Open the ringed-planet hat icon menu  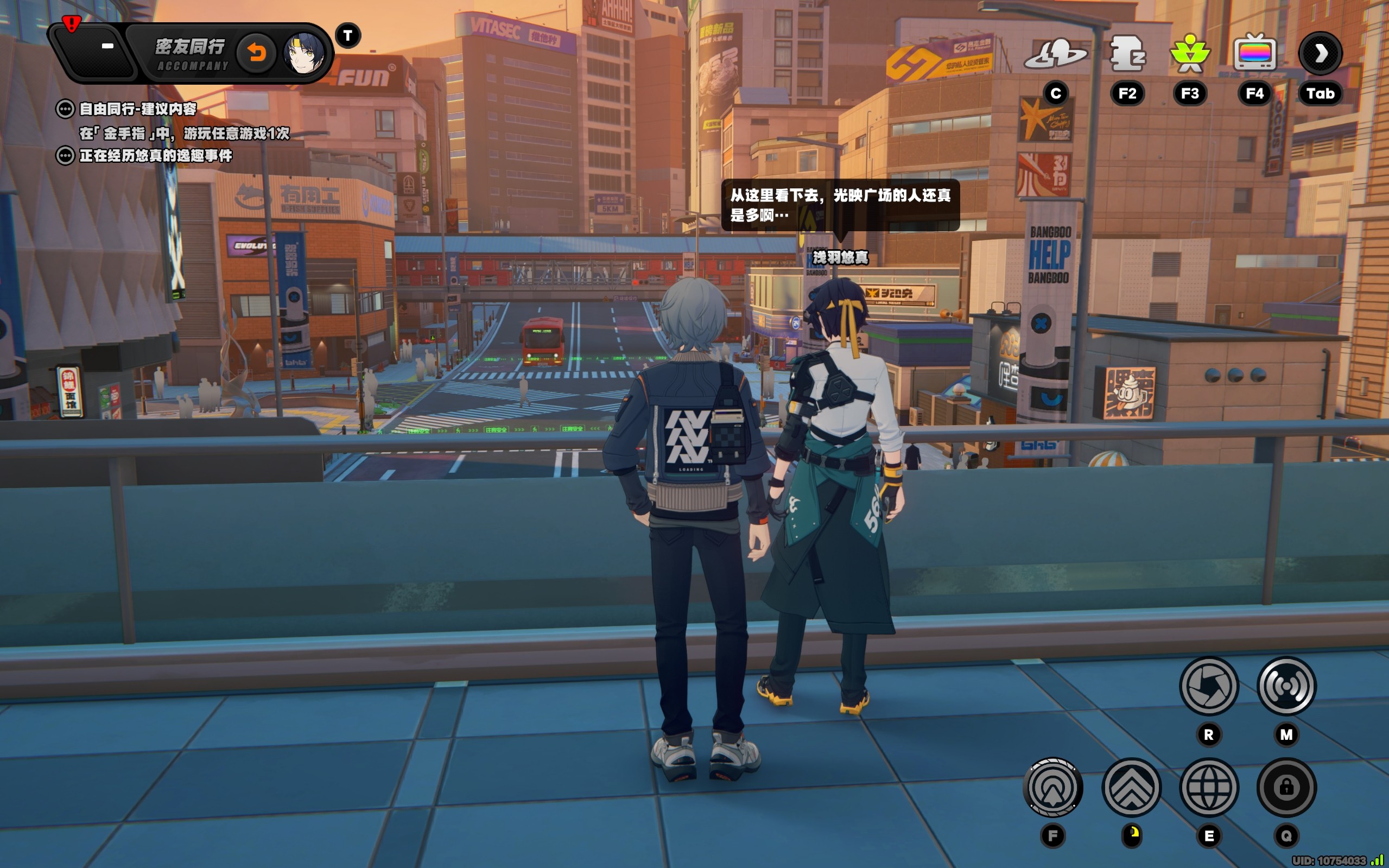[x=1055, y=54]
